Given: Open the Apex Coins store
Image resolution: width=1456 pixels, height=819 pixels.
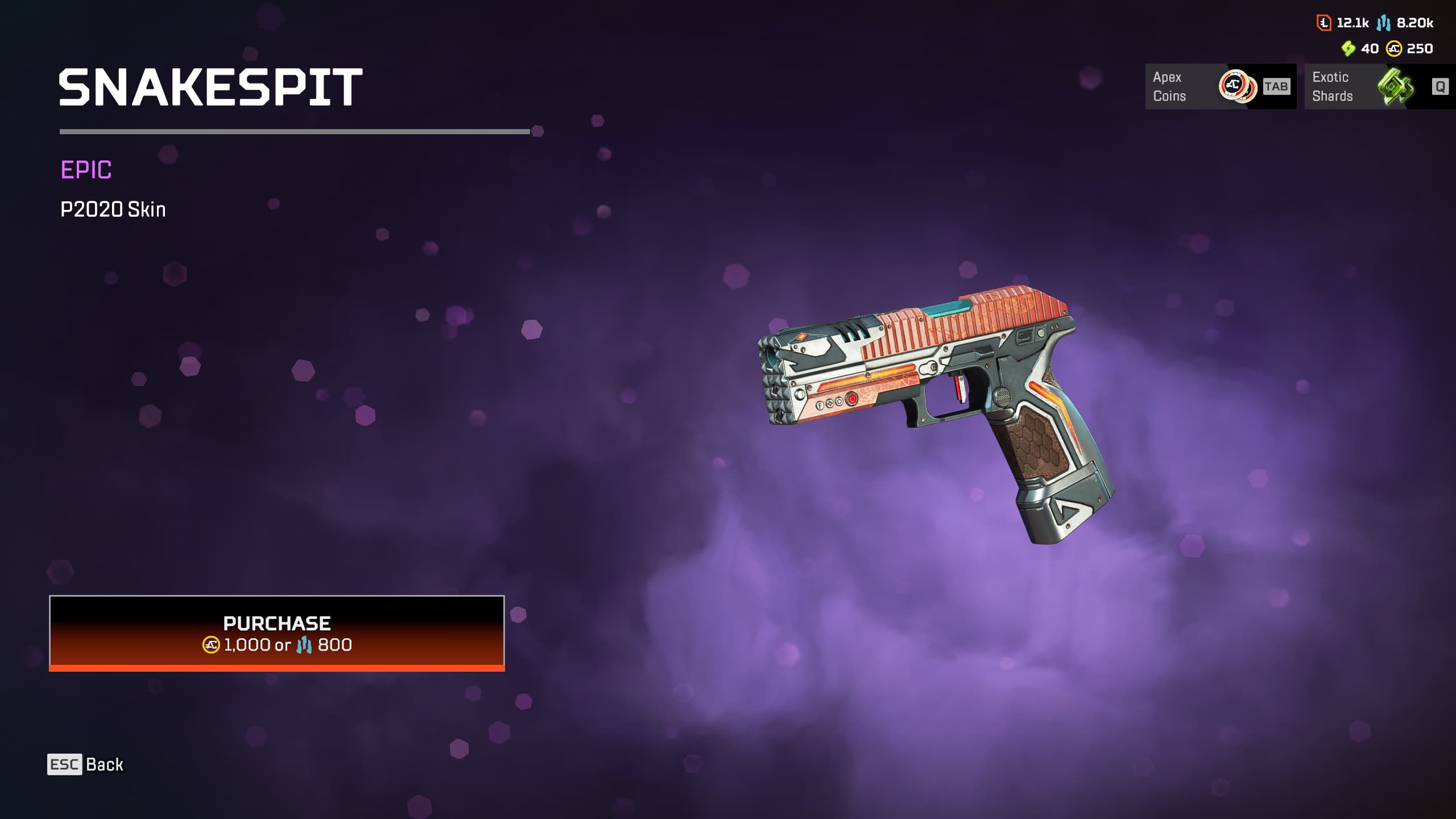Looking at the screenshot, I should 1220,86.
